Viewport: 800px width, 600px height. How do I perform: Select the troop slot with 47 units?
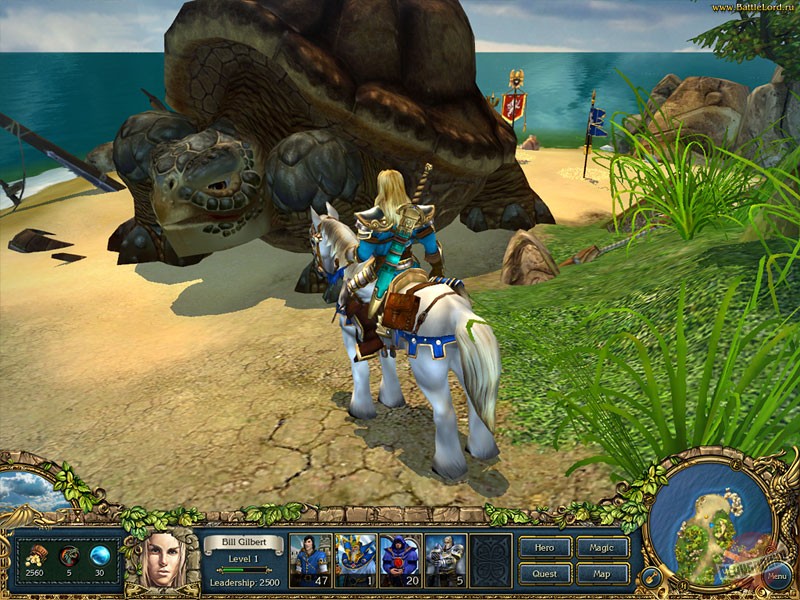[x=310, y=559]
